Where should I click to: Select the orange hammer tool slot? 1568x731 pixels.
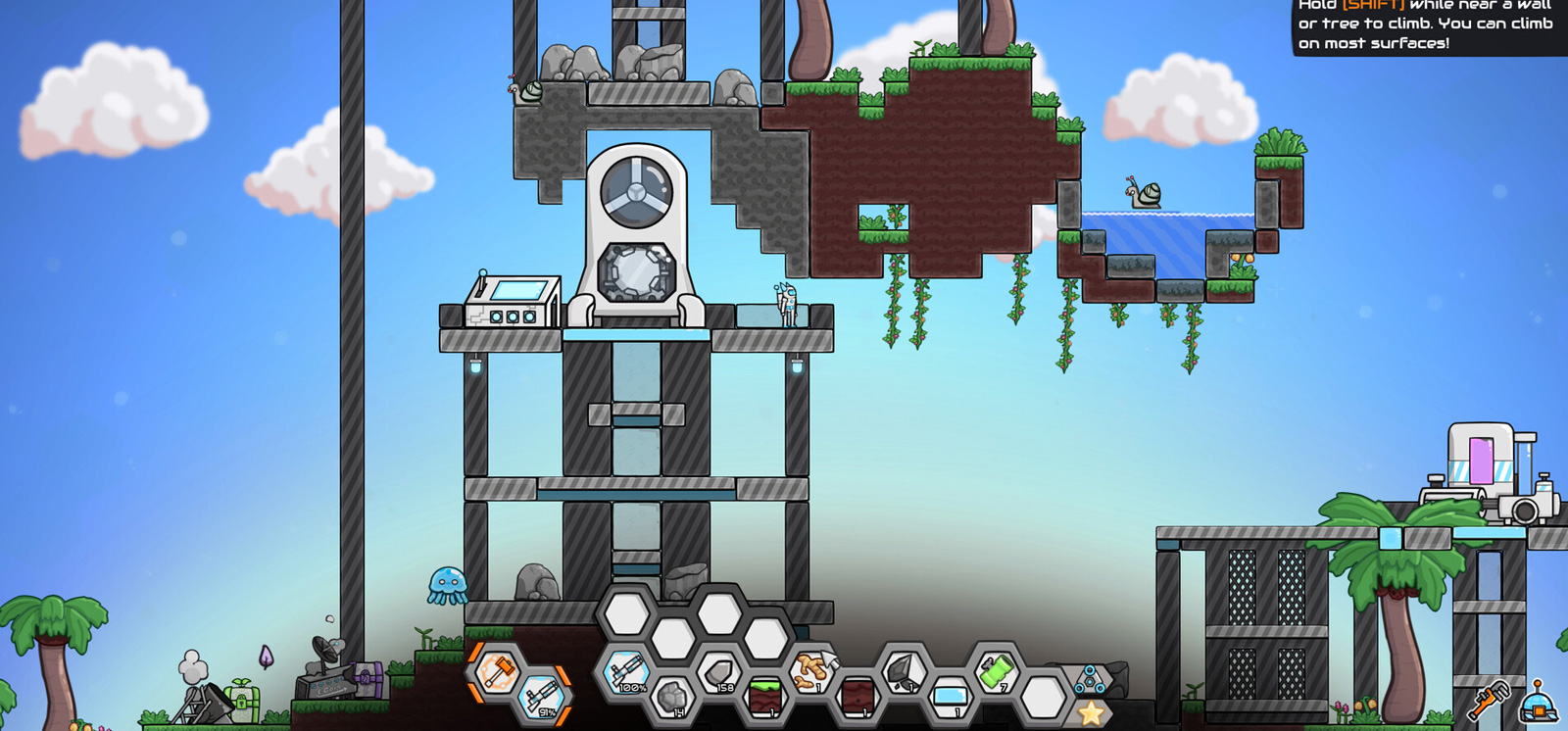(498, 672)
